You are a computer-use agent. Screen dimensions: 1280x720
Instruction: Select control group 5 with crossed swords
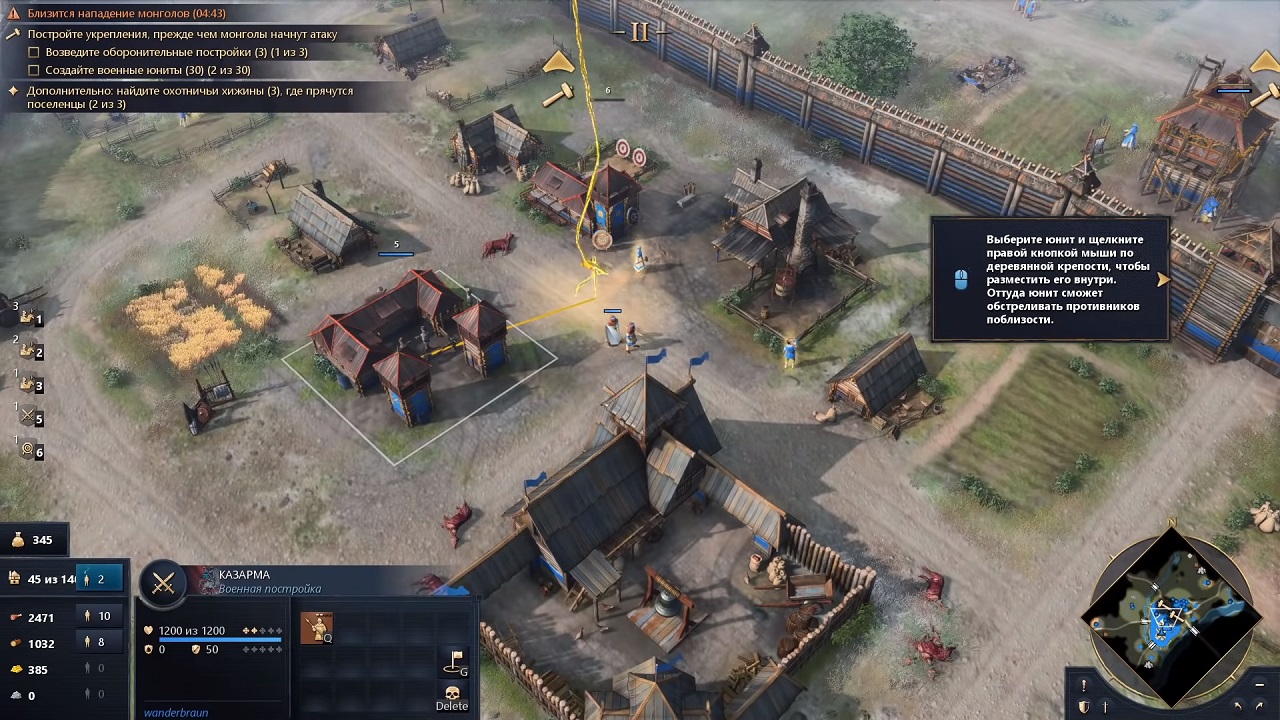click(x=30, y=418)
